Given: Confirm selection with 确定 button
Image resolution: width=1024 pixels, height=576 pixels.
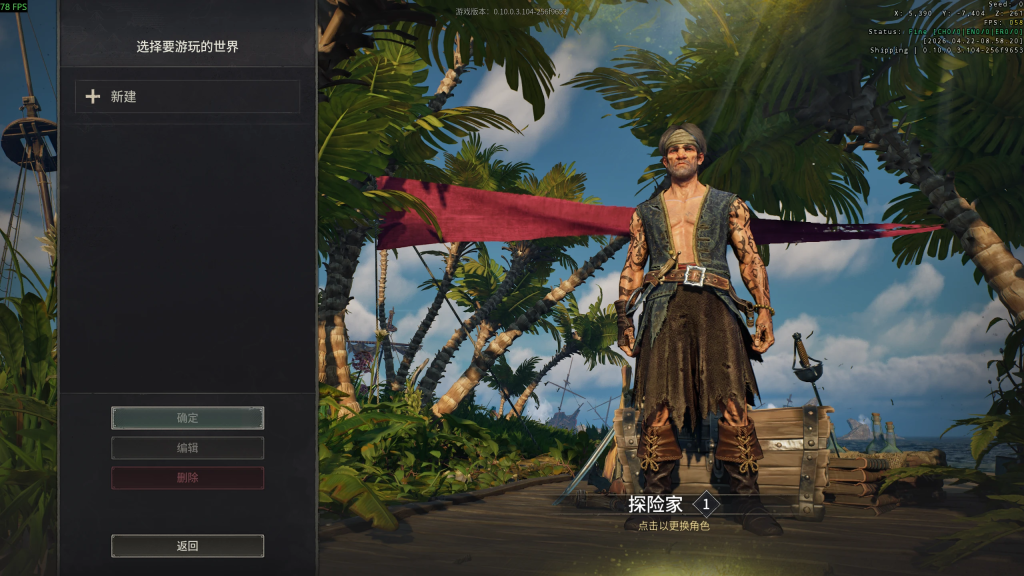Looking at the screenshot, I should (x=187, y=418).
